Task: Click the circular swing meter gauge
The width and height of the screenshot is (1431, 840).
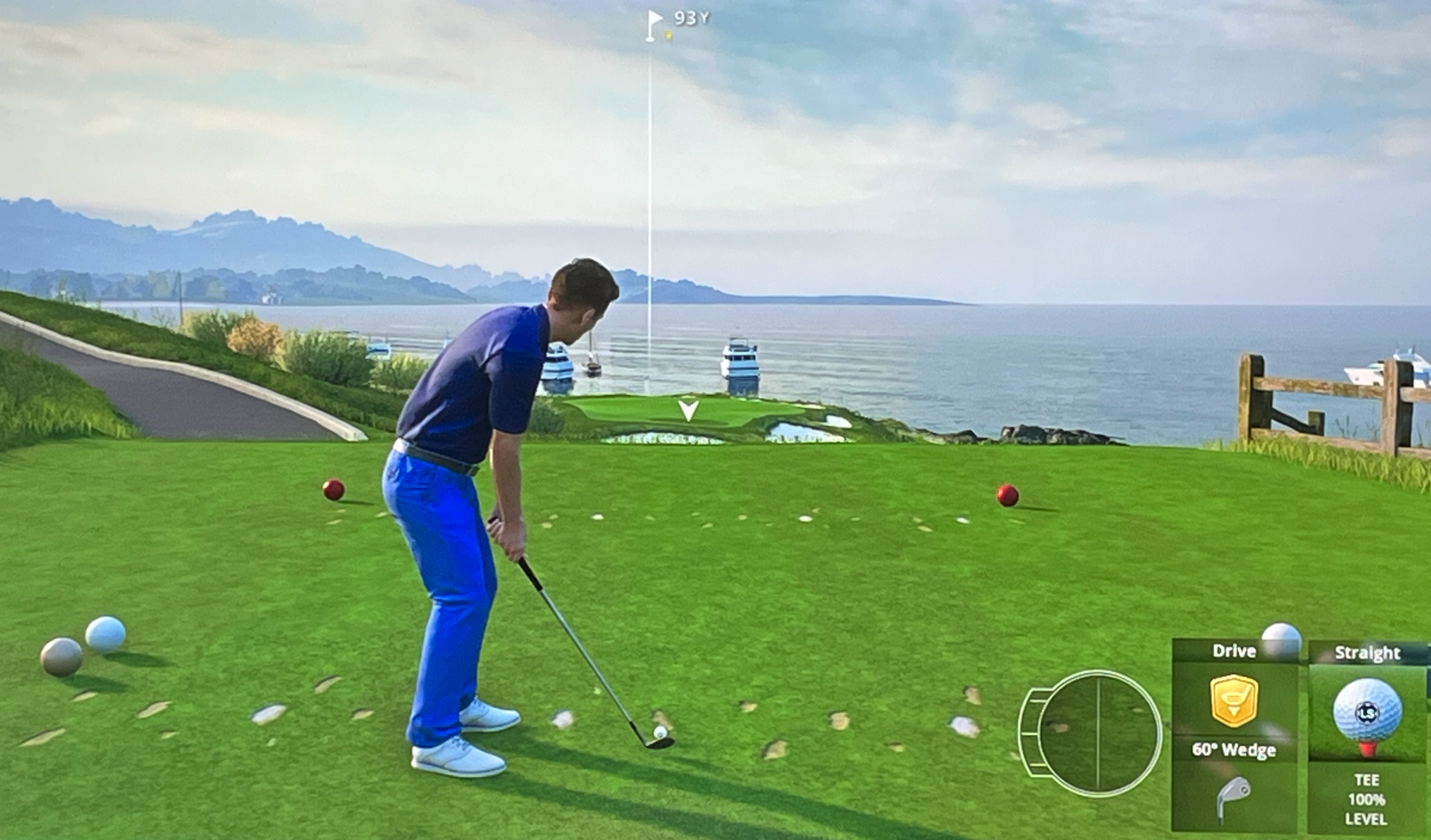Action: 1098,732
